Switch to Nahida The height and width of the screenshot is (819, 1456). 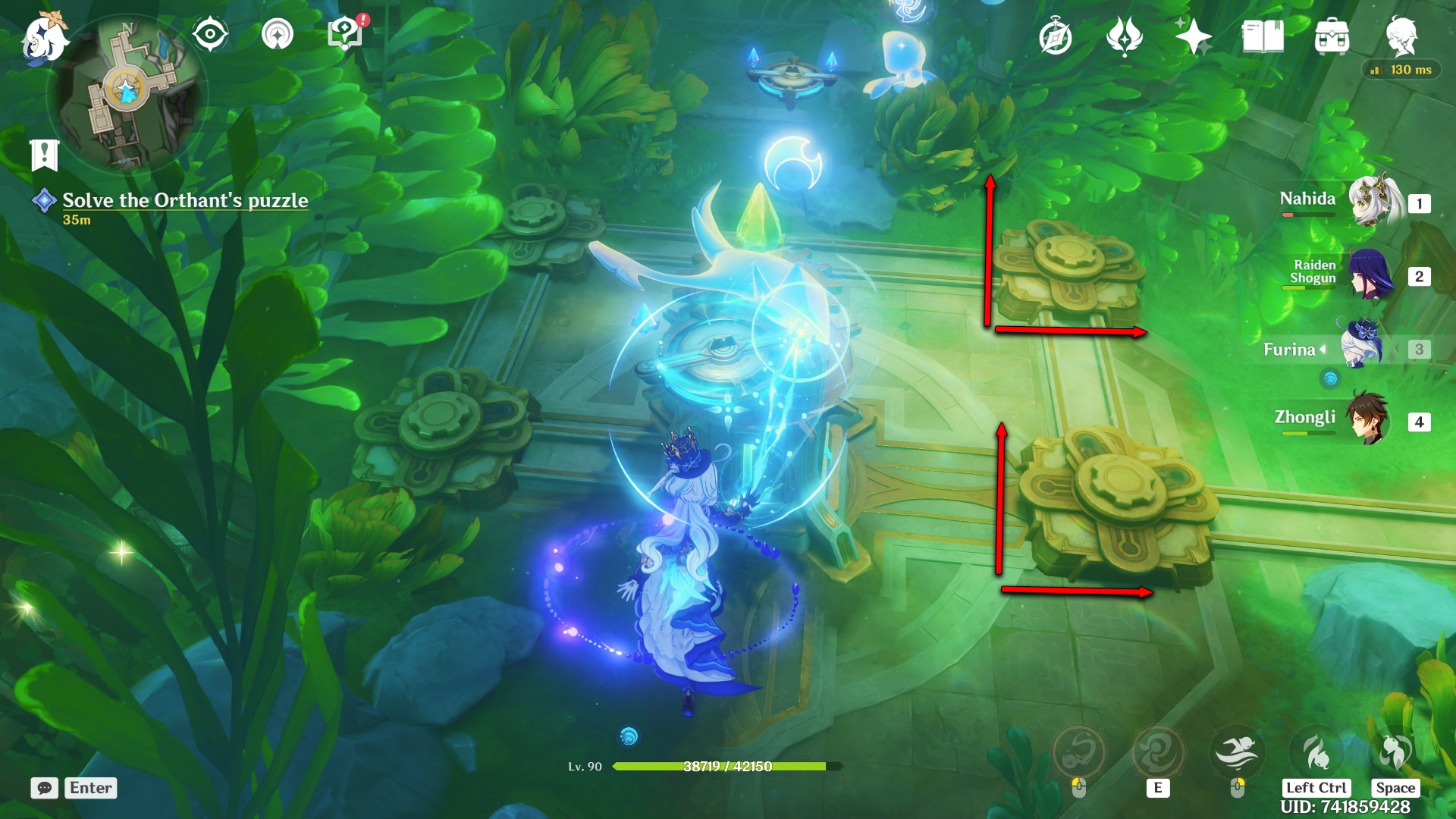[x=1371, y=202]
